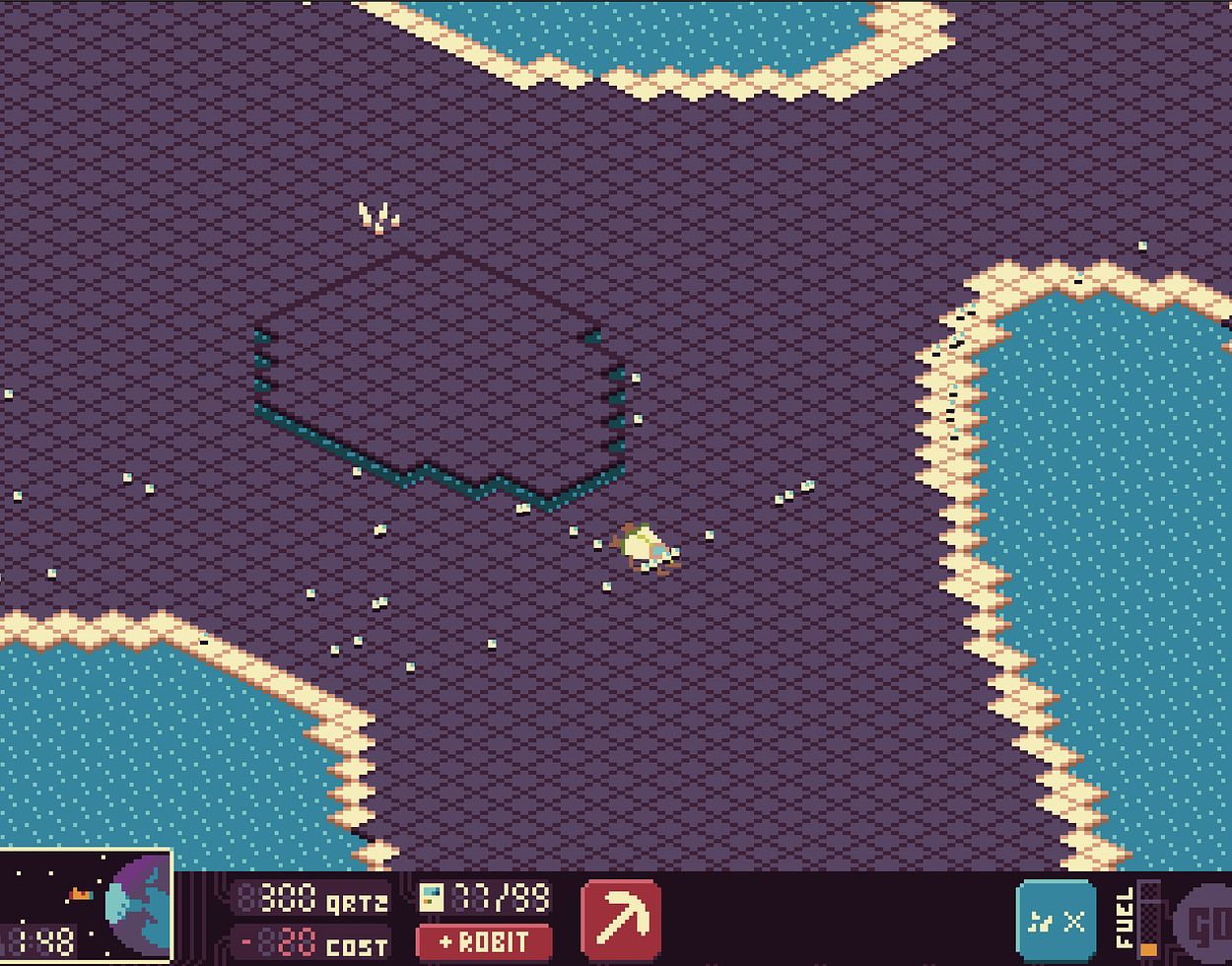This screenshot has width=1232, height=966.
Task: Click the teal arrows-and-X button
Action: [x=1056, y=922]
